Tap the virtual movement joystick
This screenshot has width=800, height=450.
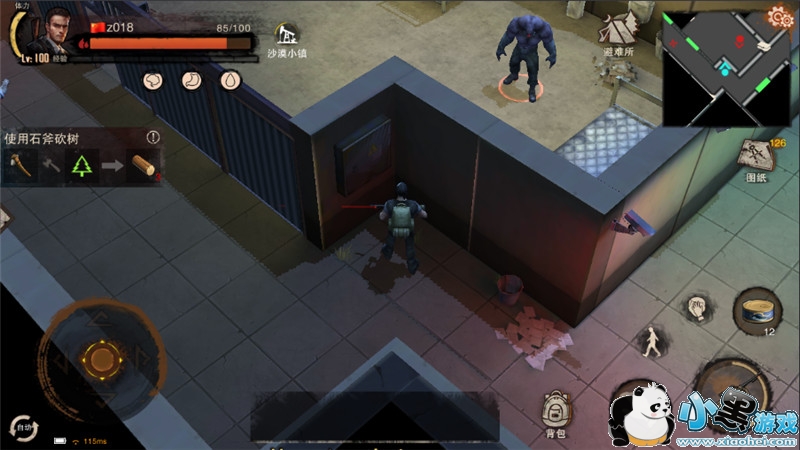coord(100,357)
